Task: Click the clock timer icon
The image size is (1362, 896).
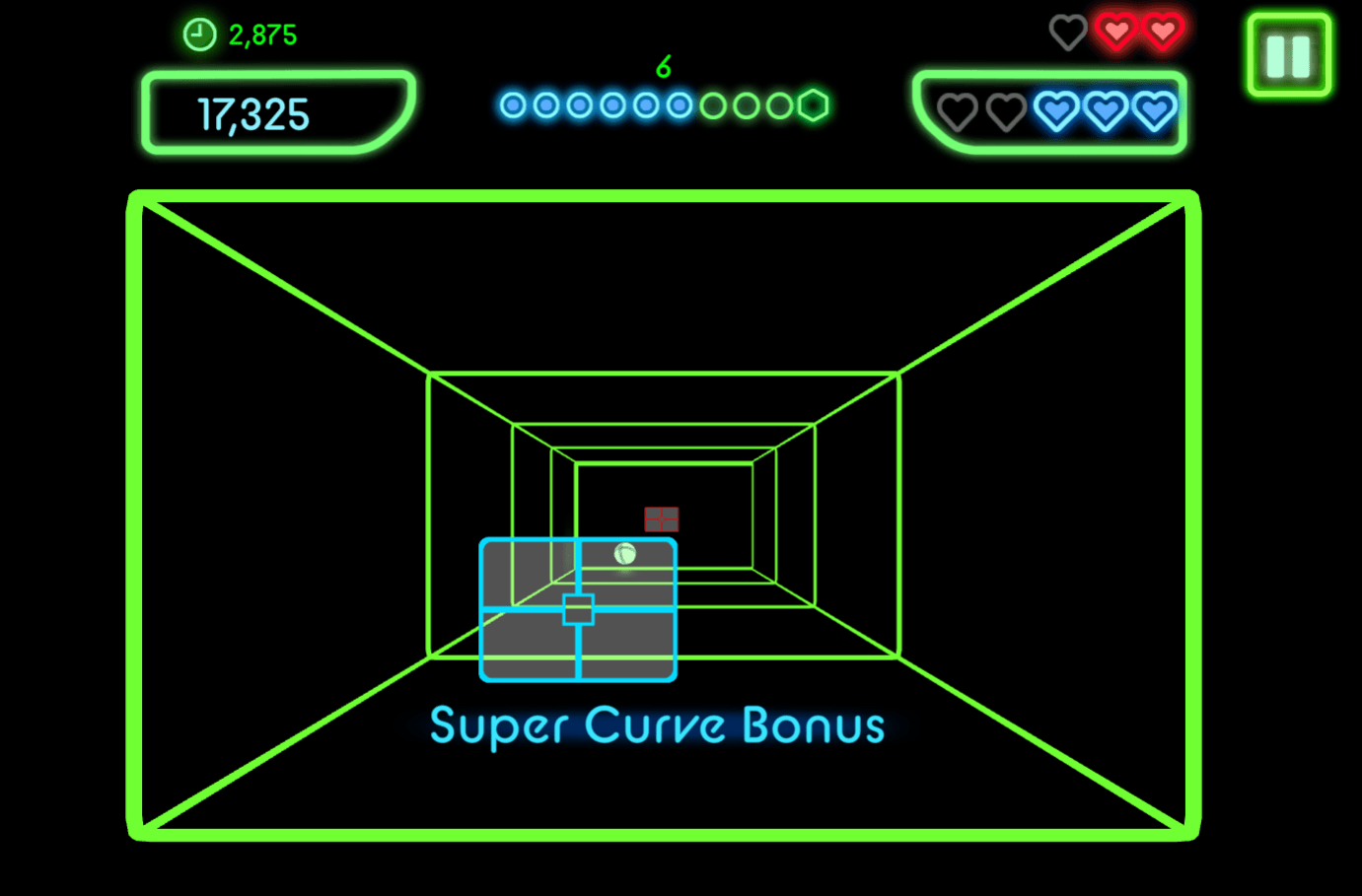Action: (x=199, y=33)
